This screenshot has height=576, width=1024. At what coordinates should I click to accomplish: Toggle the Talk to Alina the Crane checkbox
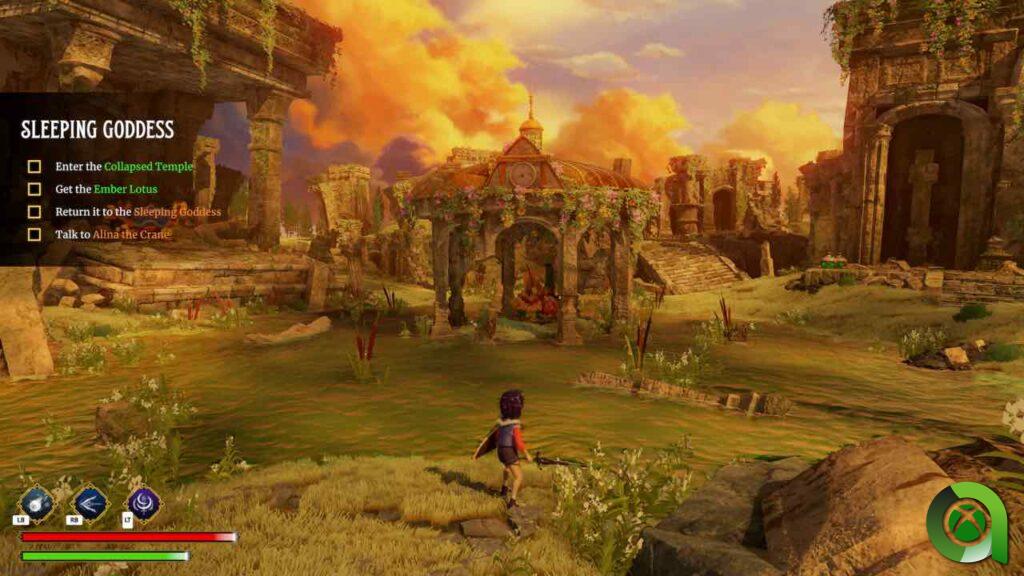[x=34, y=235]
